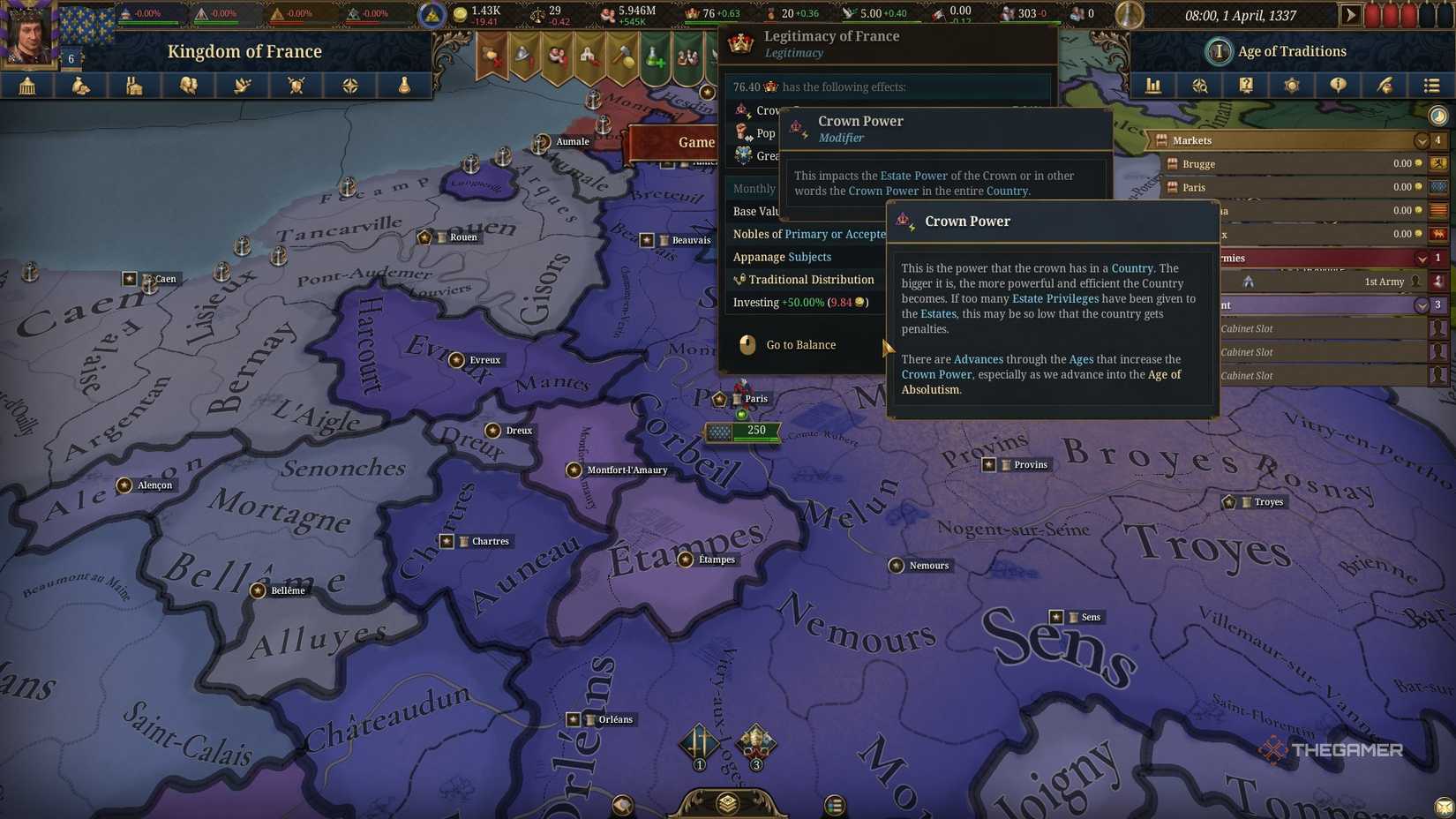Screen dimensions: 1456x819
Task: Open the Government panel icon
Action: coord(27,86)
